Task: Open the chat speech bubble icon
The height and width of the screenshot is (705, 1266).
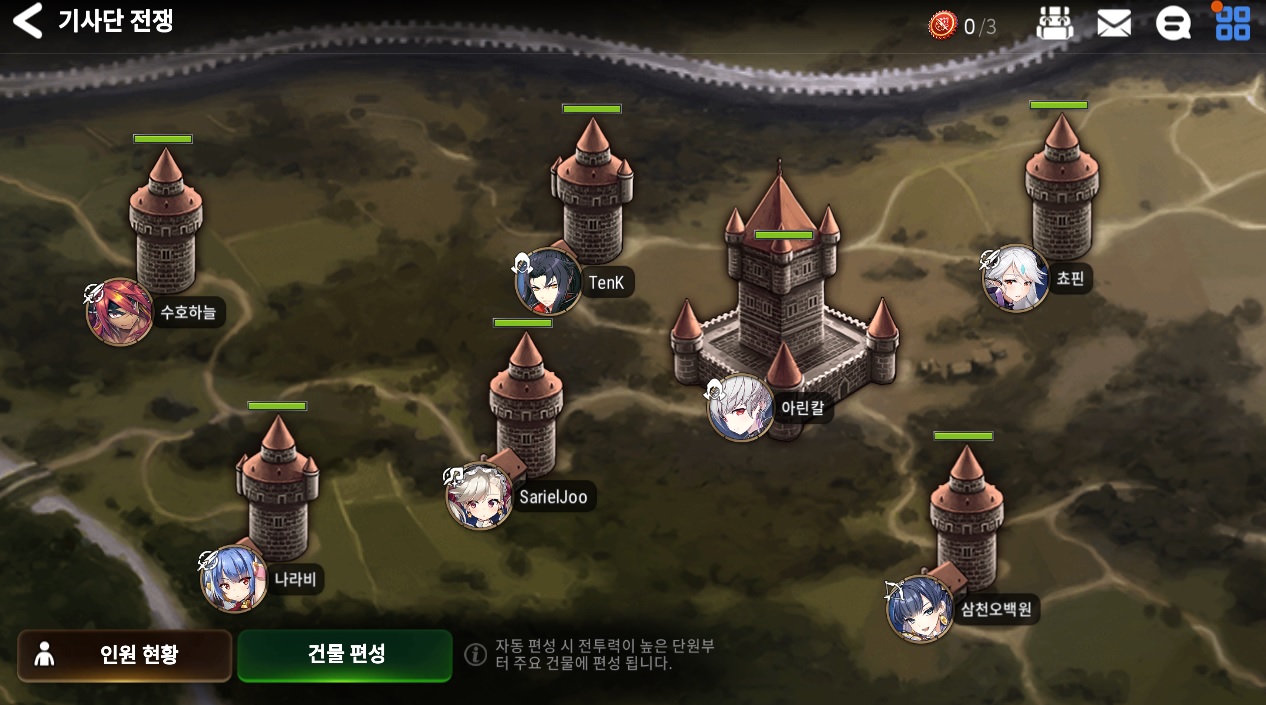Action: [1173, 24]
